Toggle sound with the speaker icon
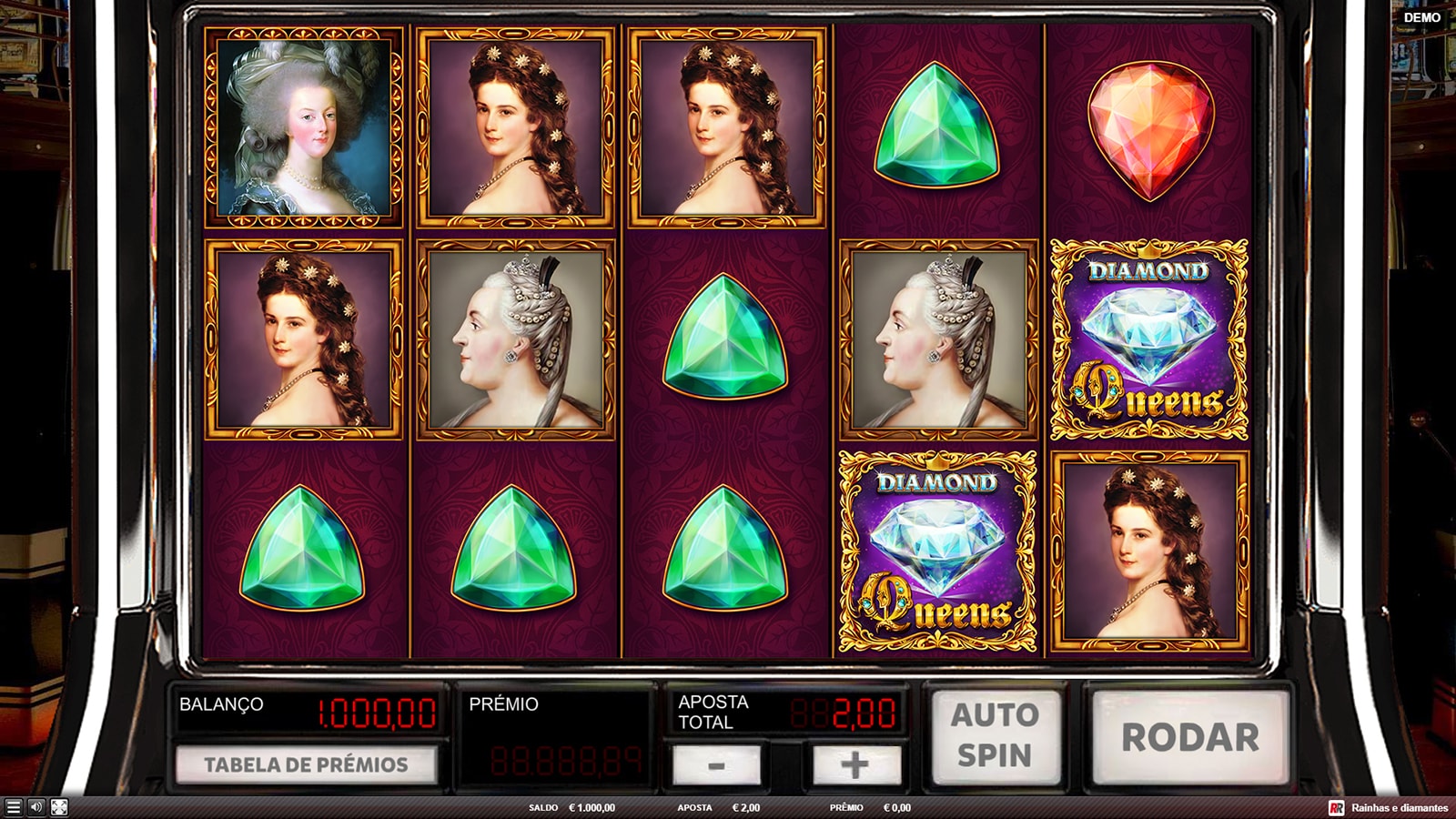The image size is (1456, 819). tap(36, 807)
